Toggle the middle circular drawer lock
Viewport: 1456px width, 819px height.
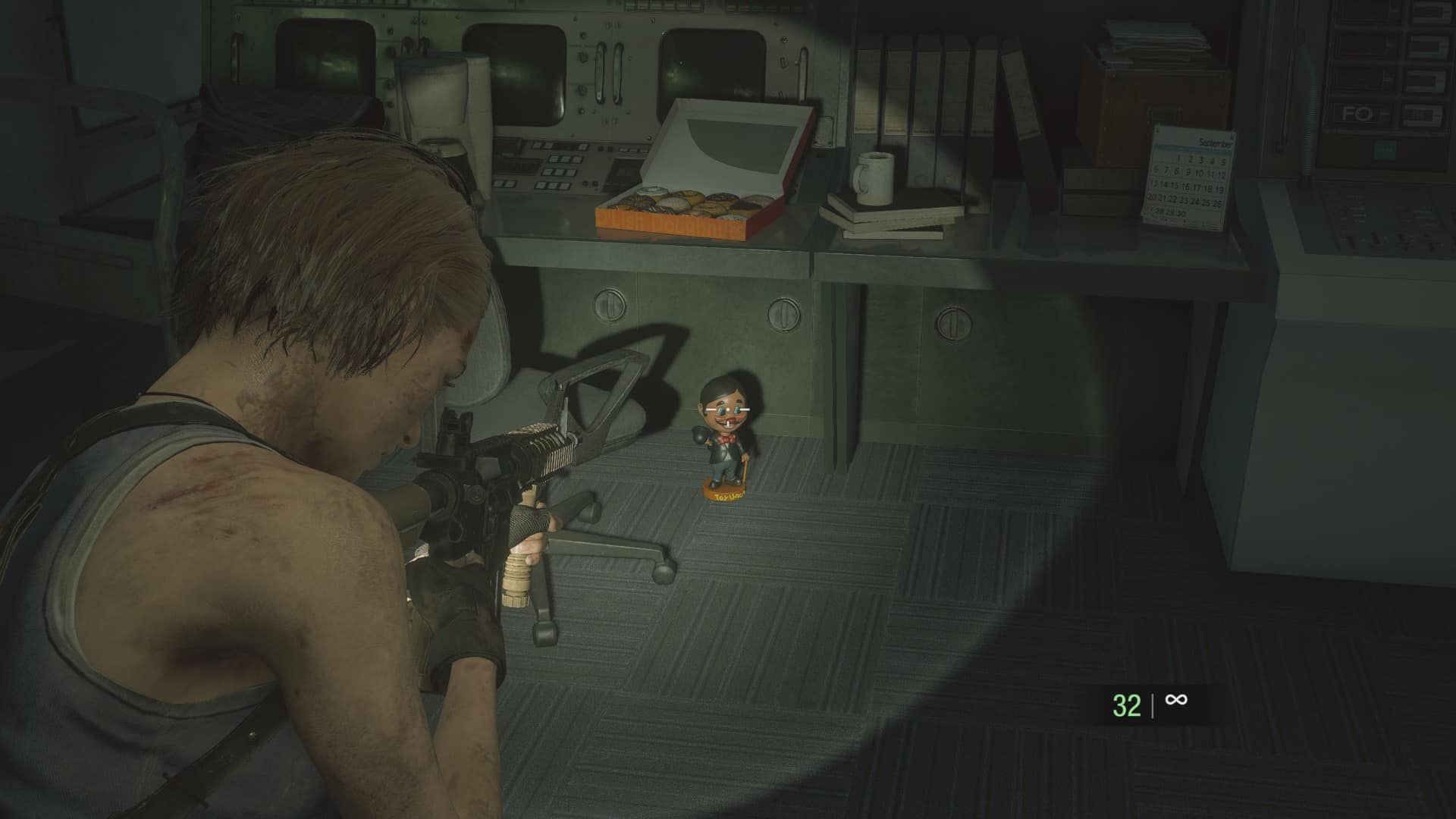tap(785, 315)
